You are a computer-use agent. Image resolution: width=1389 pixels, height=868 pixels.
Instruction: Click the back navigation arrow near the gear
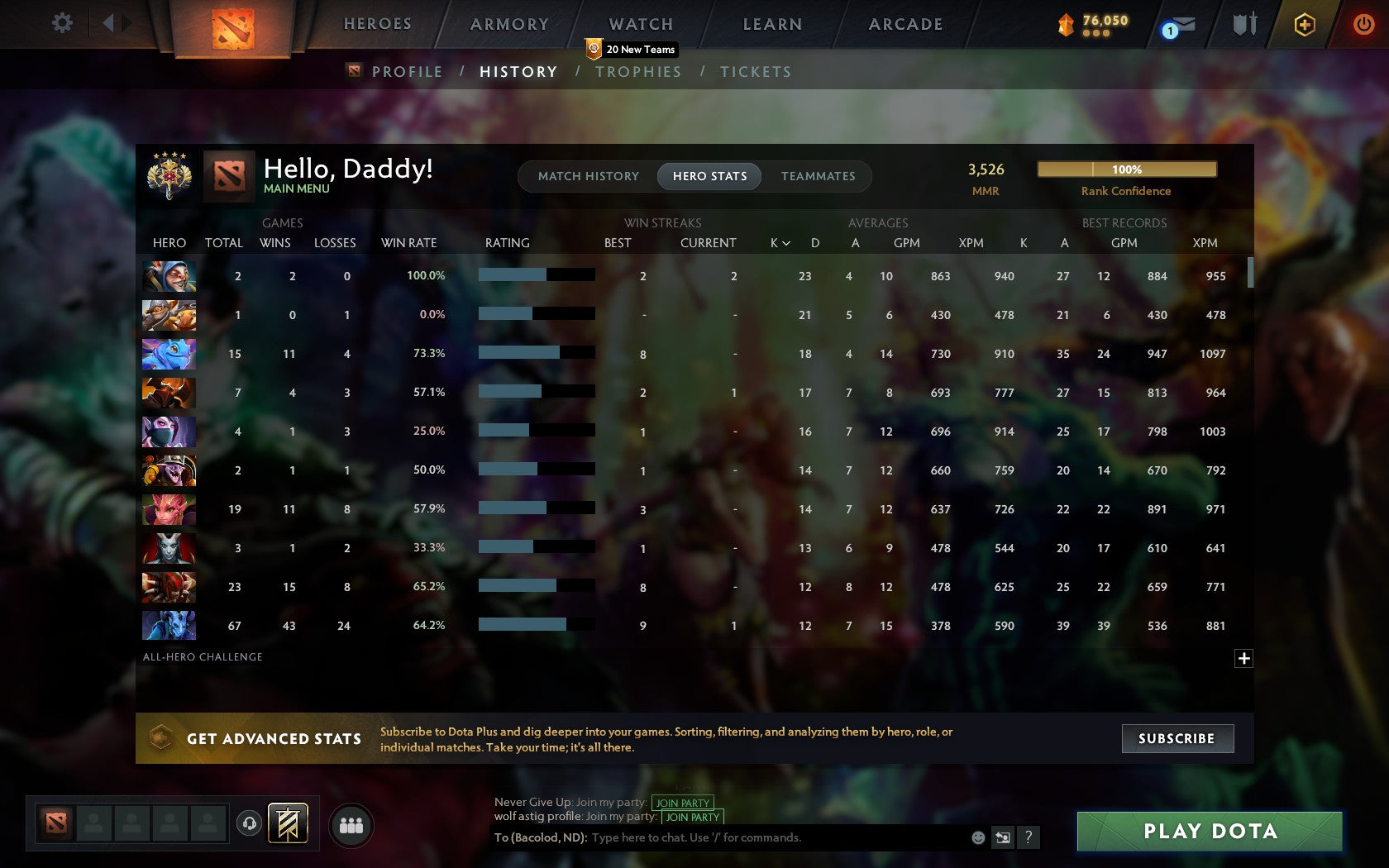pos(108,23)
